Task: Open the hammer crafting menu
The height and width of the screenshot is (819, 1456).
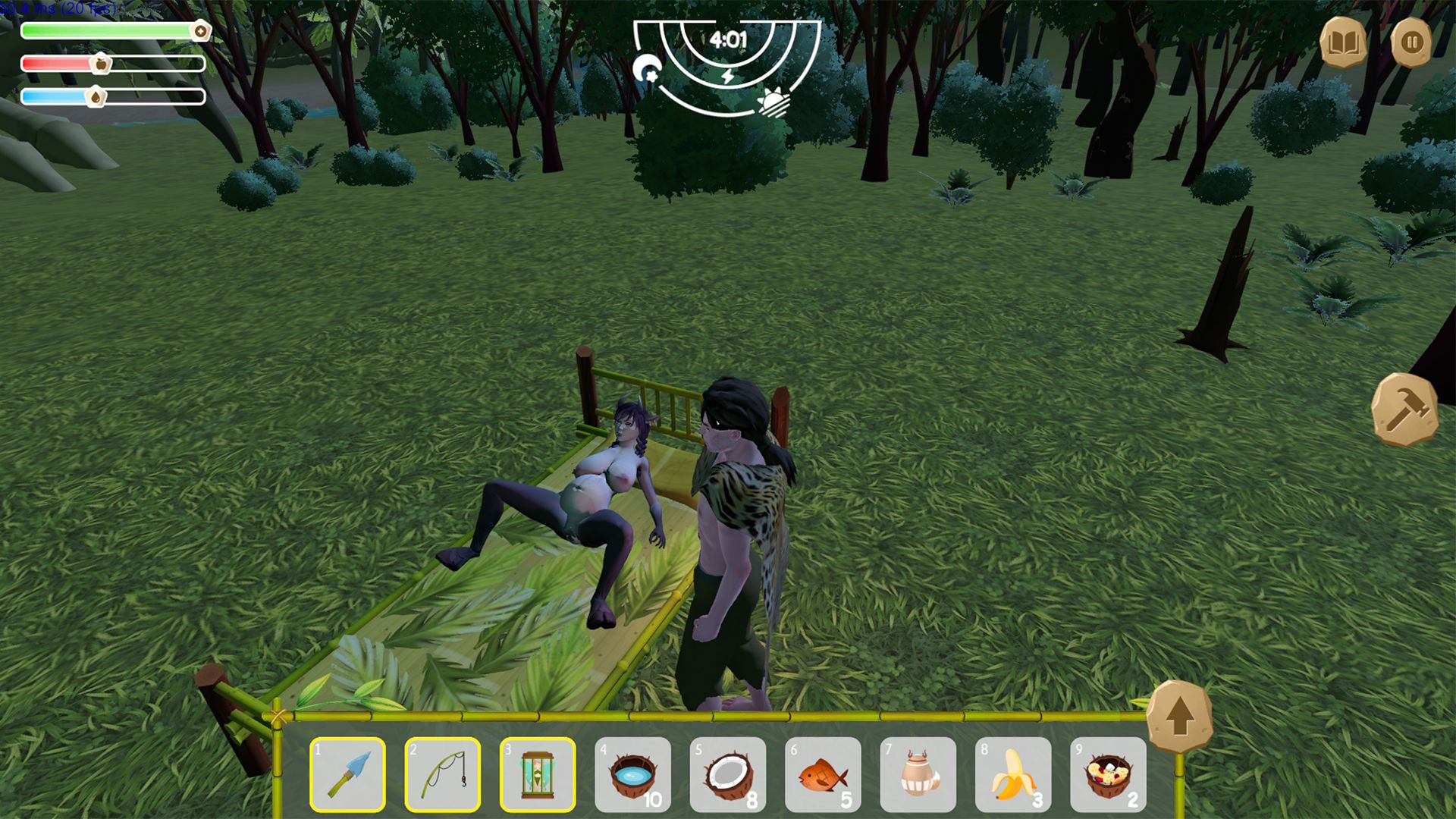Action: 1405,409
